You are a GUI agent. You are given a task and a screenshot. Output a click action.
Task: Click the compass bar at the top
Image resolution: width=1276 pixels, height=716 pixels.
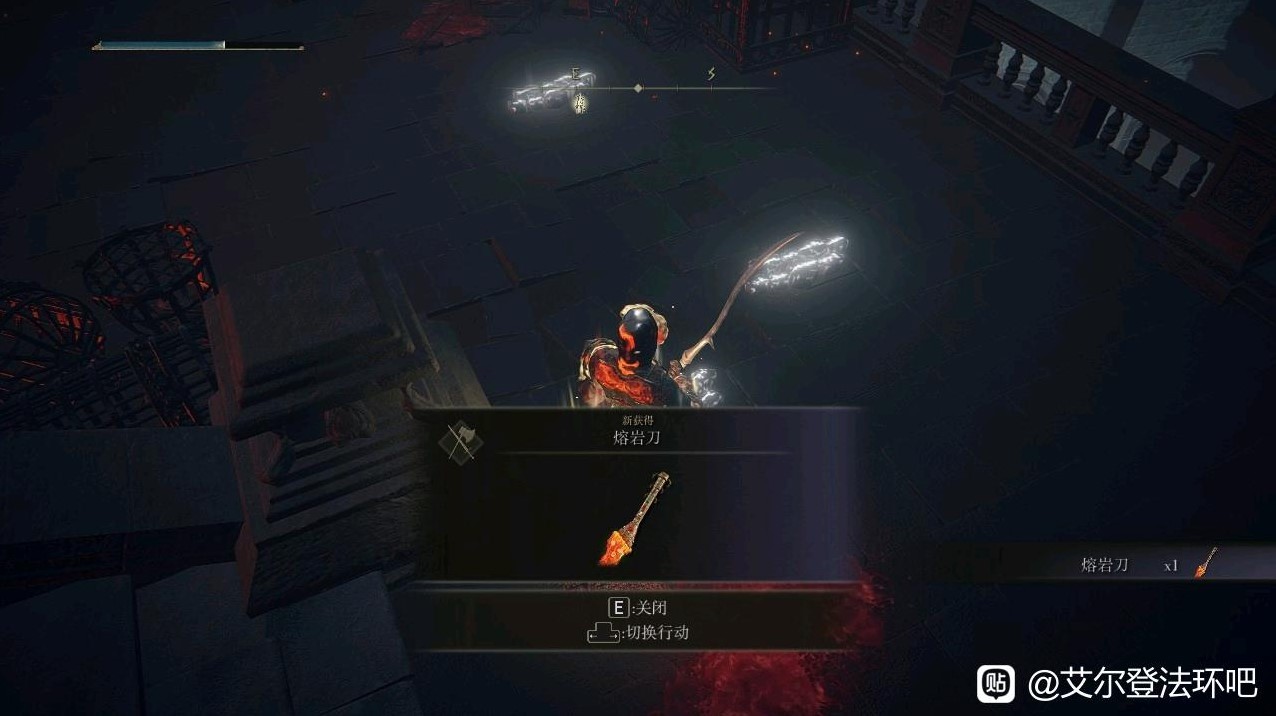[642, 88]
